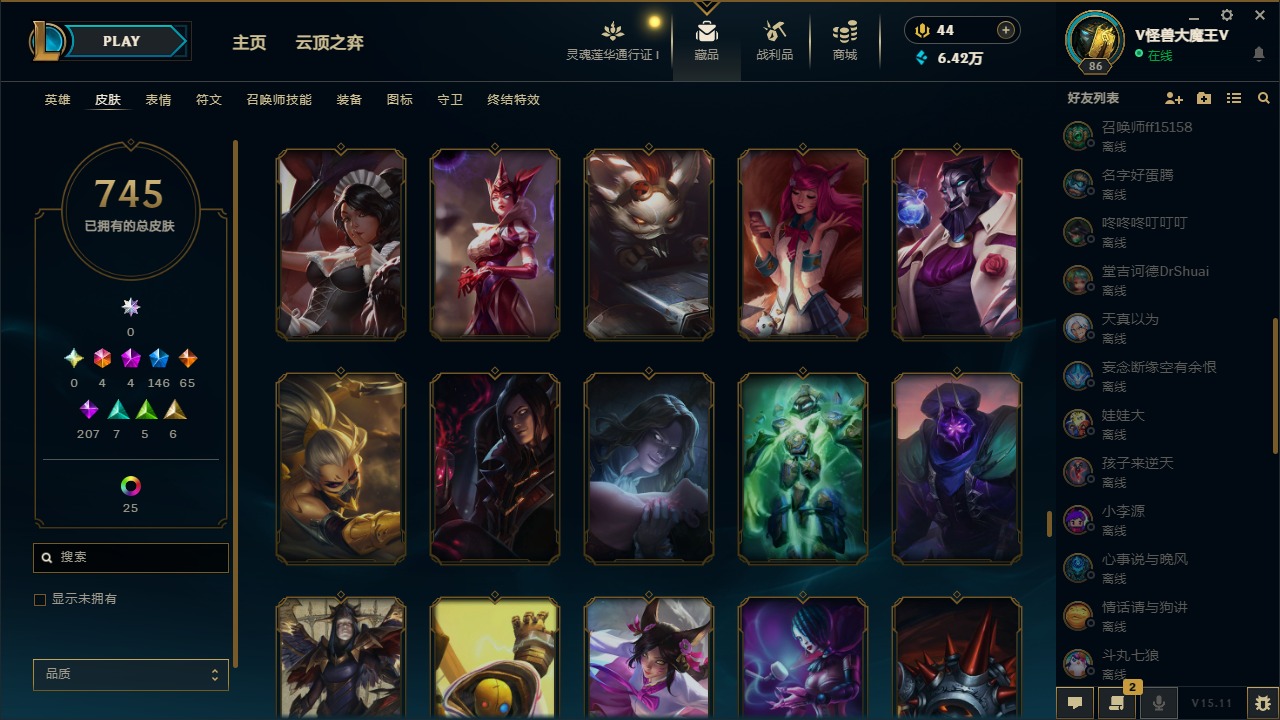Image resolution: width=1280 pixels, height=720 pixels.
Task: Click the voice chat microphone icon
Action: pos(1159,703)
